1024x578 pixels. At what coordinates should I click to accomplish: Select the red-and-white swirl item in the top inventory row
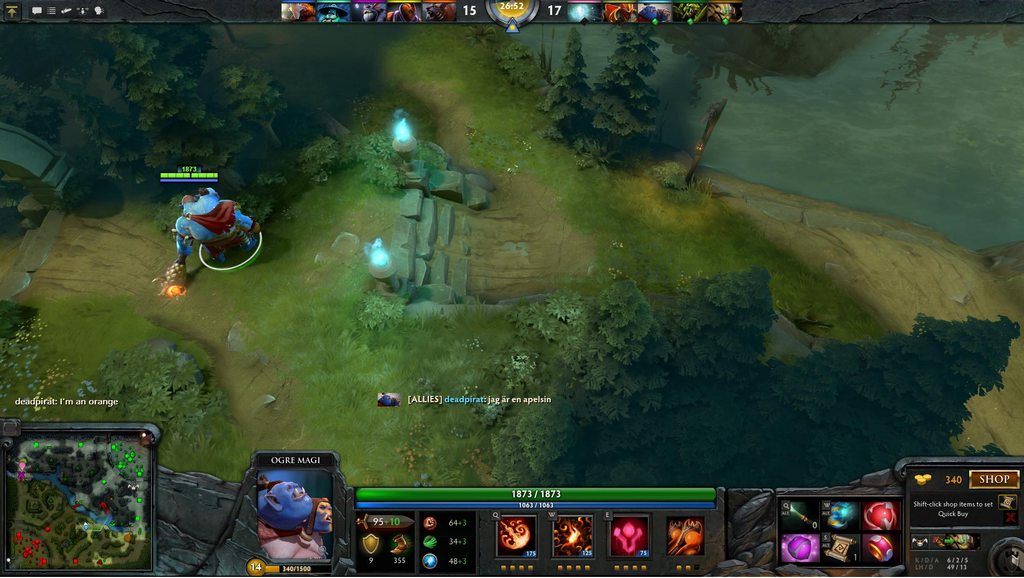[880, 516]
